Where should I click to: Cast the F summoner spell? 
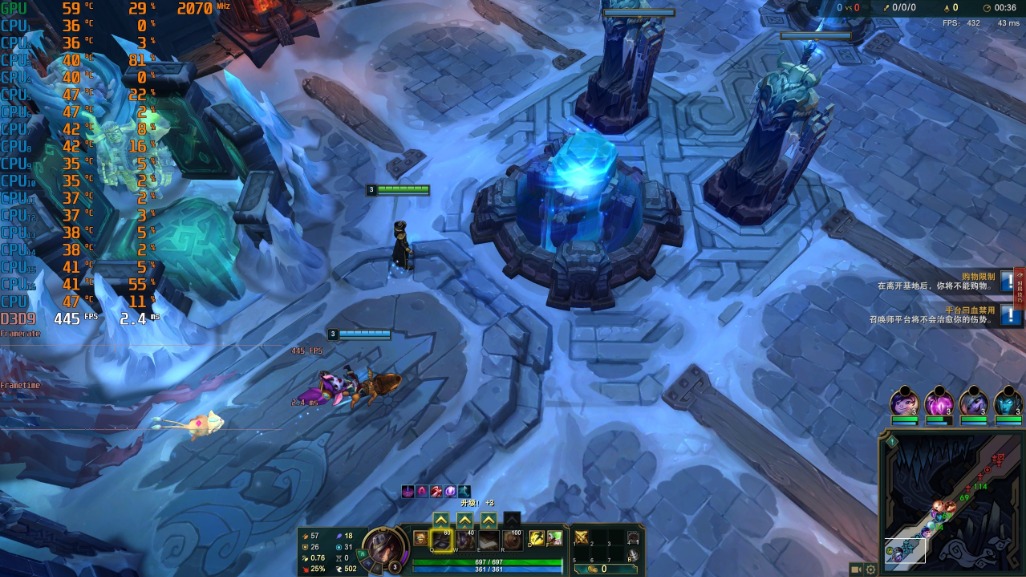[554, 538]
